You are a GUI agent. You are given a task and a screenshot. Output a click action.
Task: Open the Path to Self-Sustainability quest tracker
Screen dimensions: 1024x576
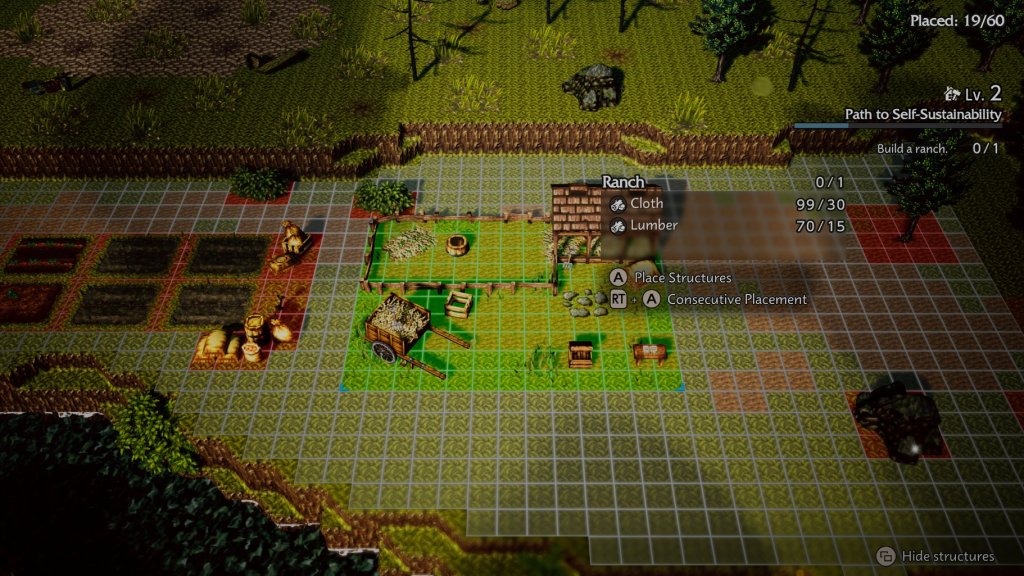point(922,115)
